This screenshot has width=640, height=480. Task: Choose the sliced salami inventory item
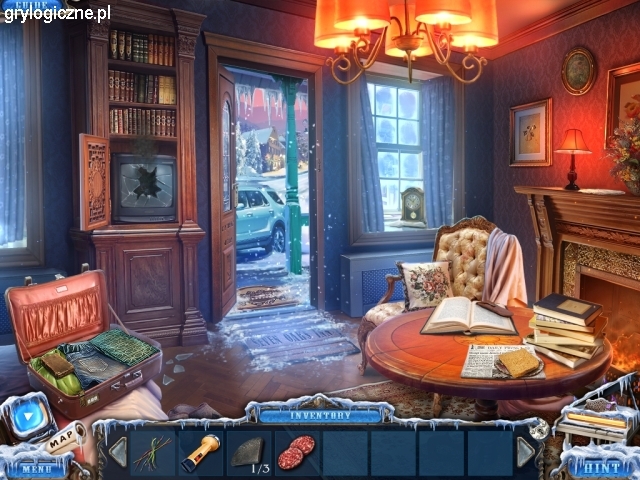tap(295, 451)
